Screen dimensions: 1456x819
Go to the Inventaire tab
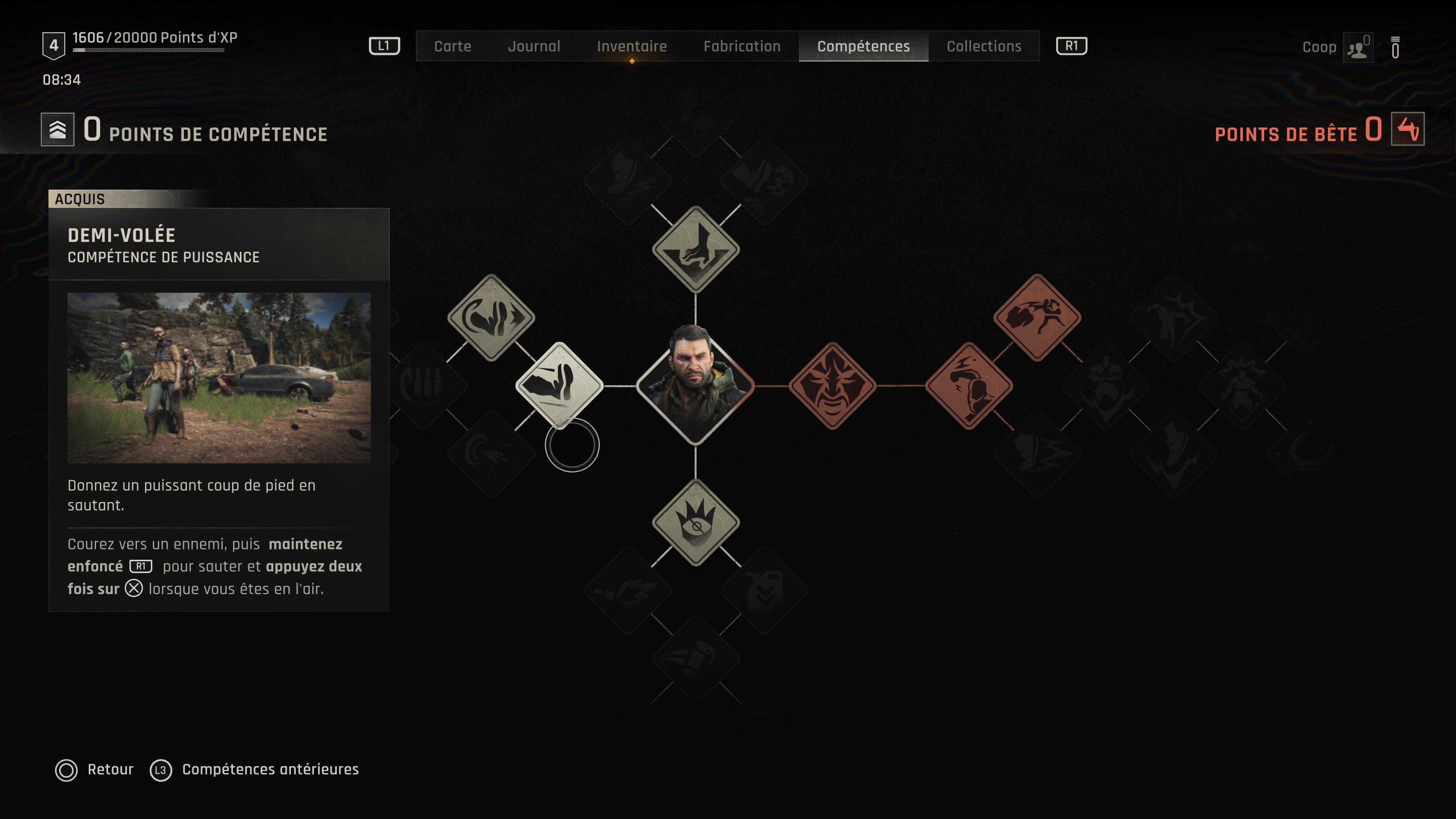(x=631, y=46)
